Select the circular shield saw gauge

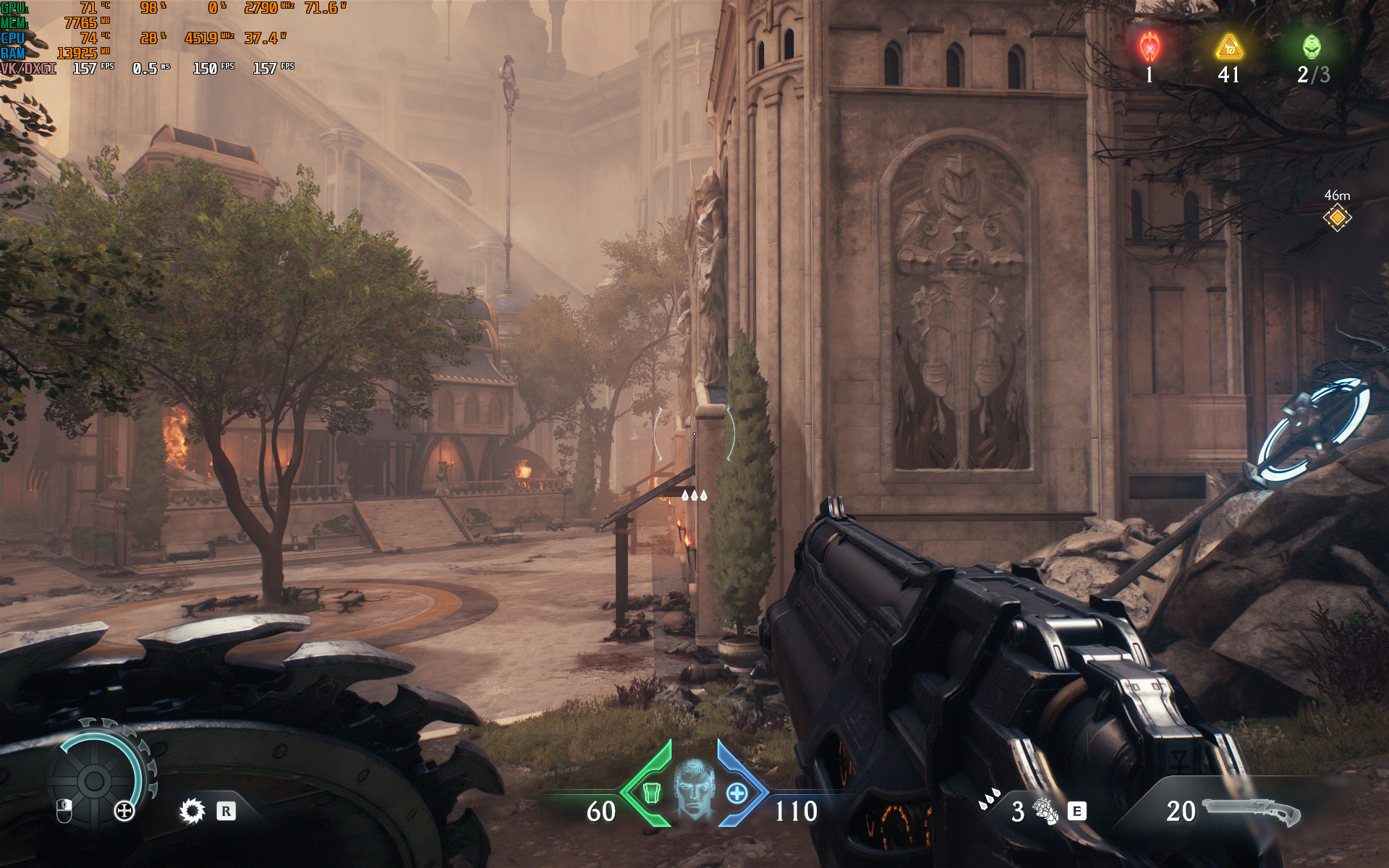coord(94,780)
